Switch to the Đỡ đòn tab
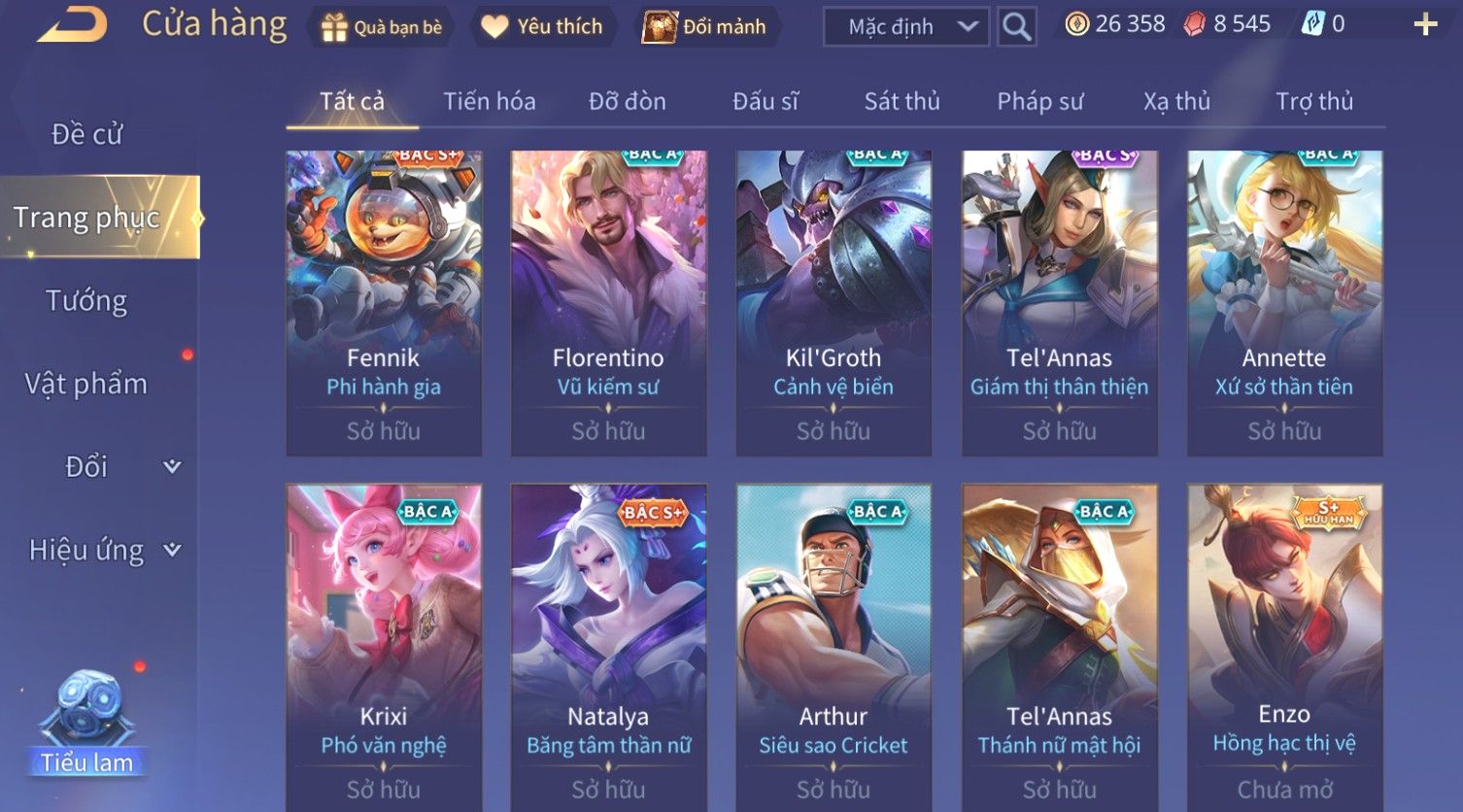The width and height of the screenshot is (1463, 812). [628, 101]
